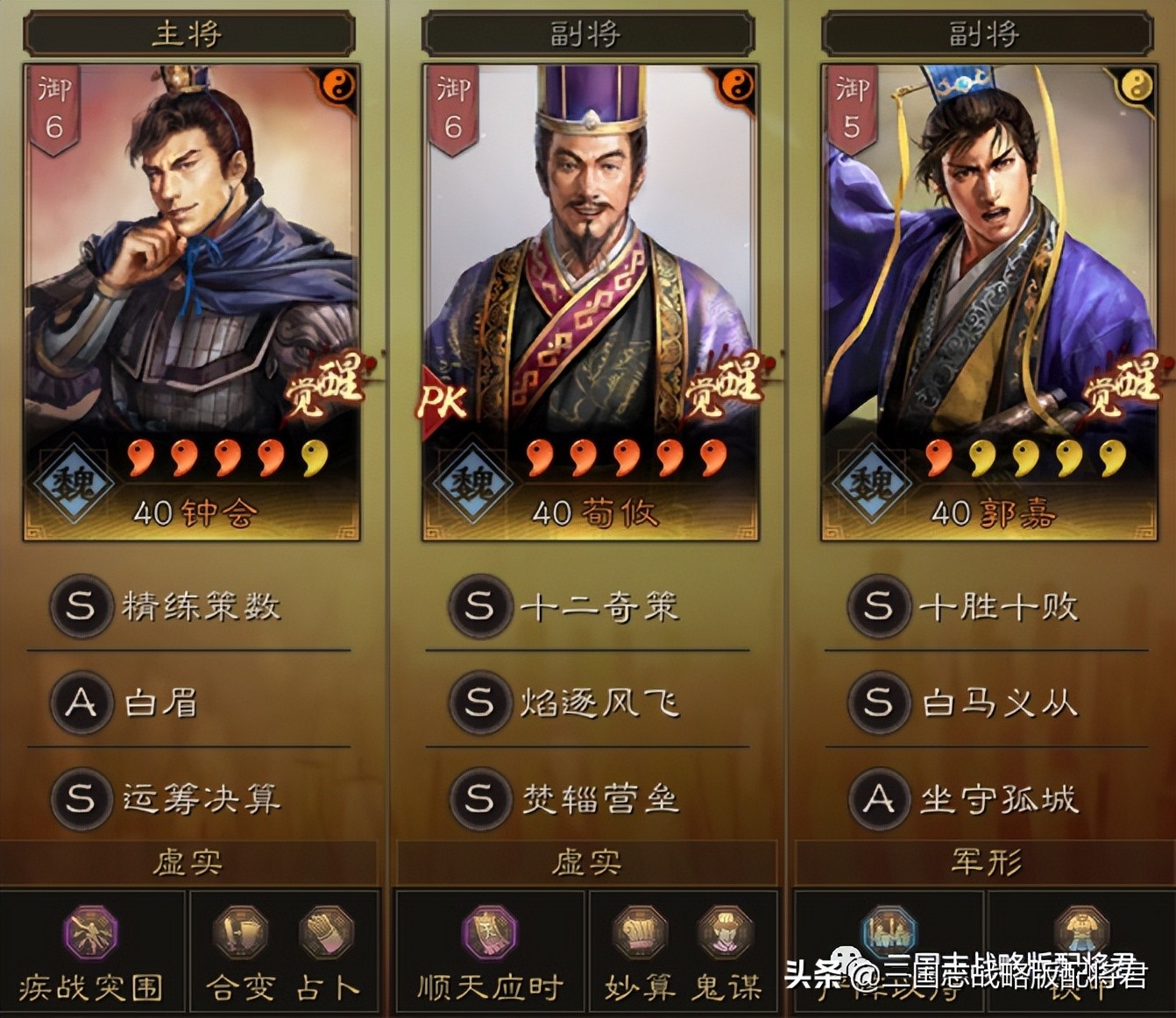
Task: Toggle 觉醒 awakening on 荀攸's card
Action: [727, 392]
